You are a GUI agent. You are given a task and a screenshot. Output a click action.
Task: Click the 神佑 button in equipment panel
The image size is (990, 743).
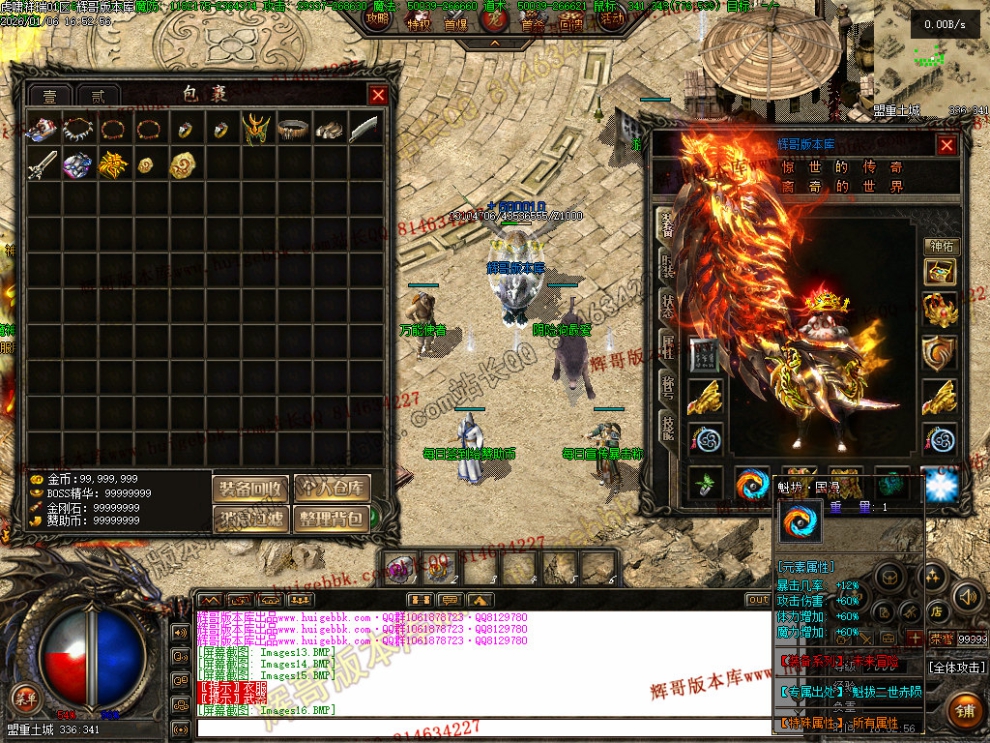pos(941,246)
